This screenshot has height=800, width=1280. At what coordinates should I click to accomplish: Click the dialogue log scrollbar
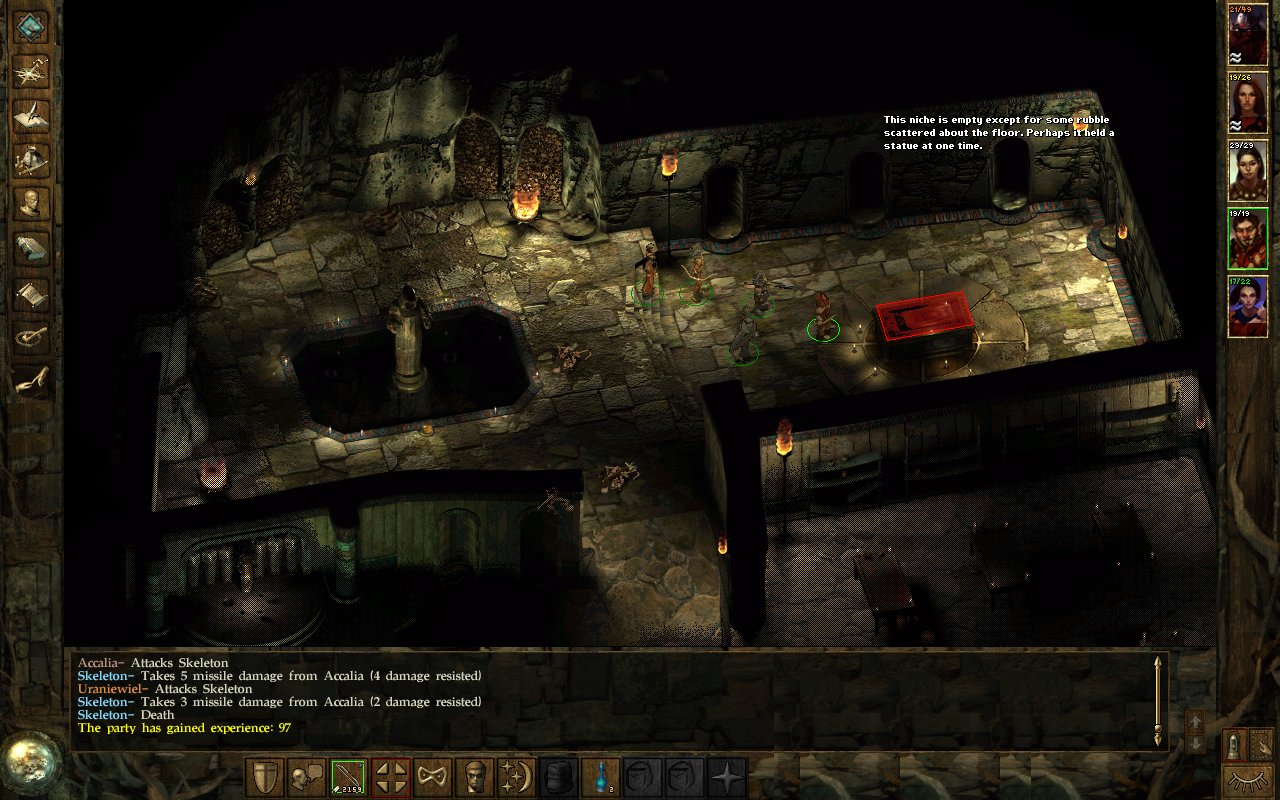click(1158, 700)
